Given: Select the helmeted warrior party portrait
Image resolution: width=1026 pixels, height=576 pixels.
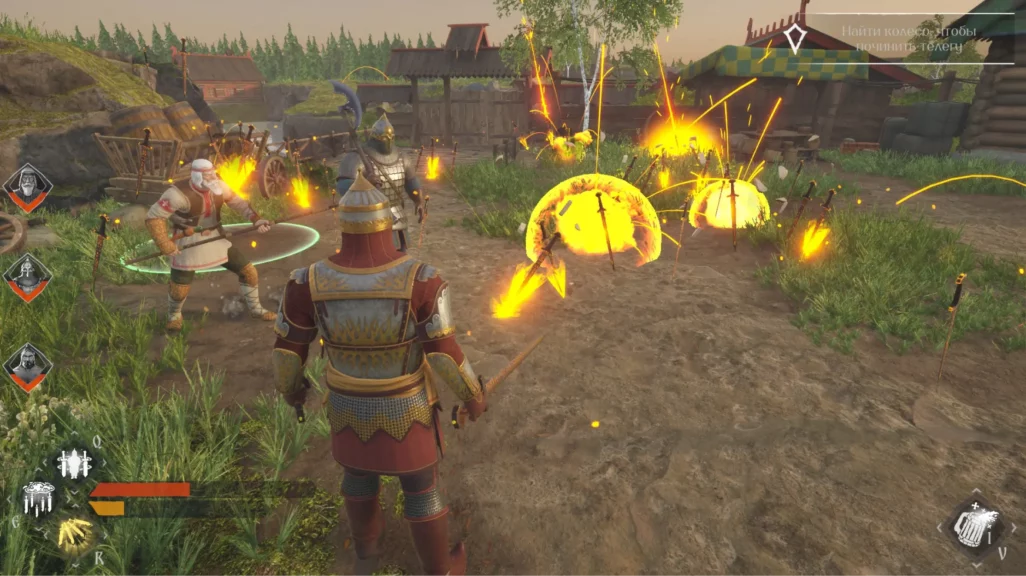Looking at the screenshot, I should (x=27, y=276).
